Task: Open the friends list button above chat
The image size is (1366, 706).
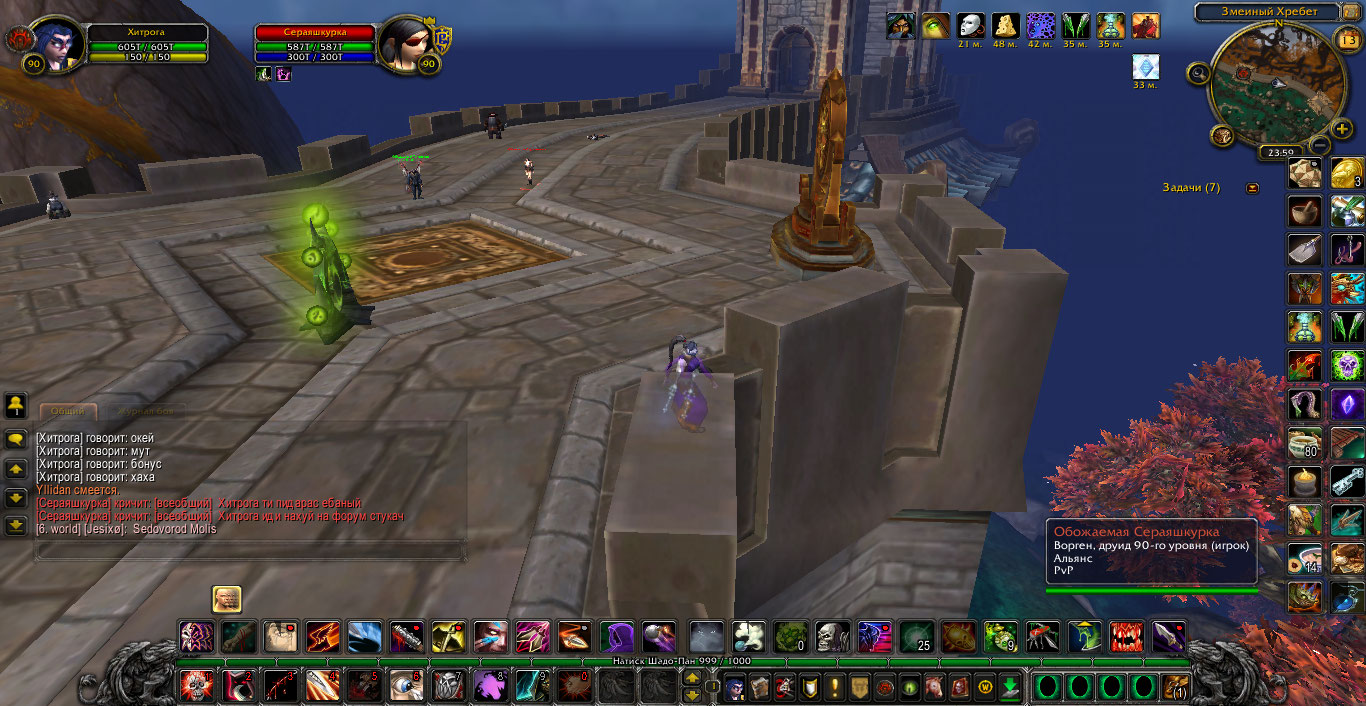Action: click(x=16, y=405)
